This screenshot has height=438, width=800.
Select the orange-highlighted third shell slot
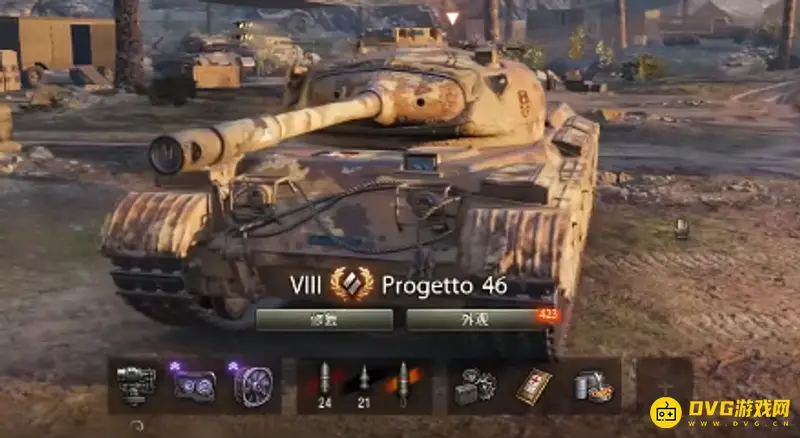(x=405, y=385)
